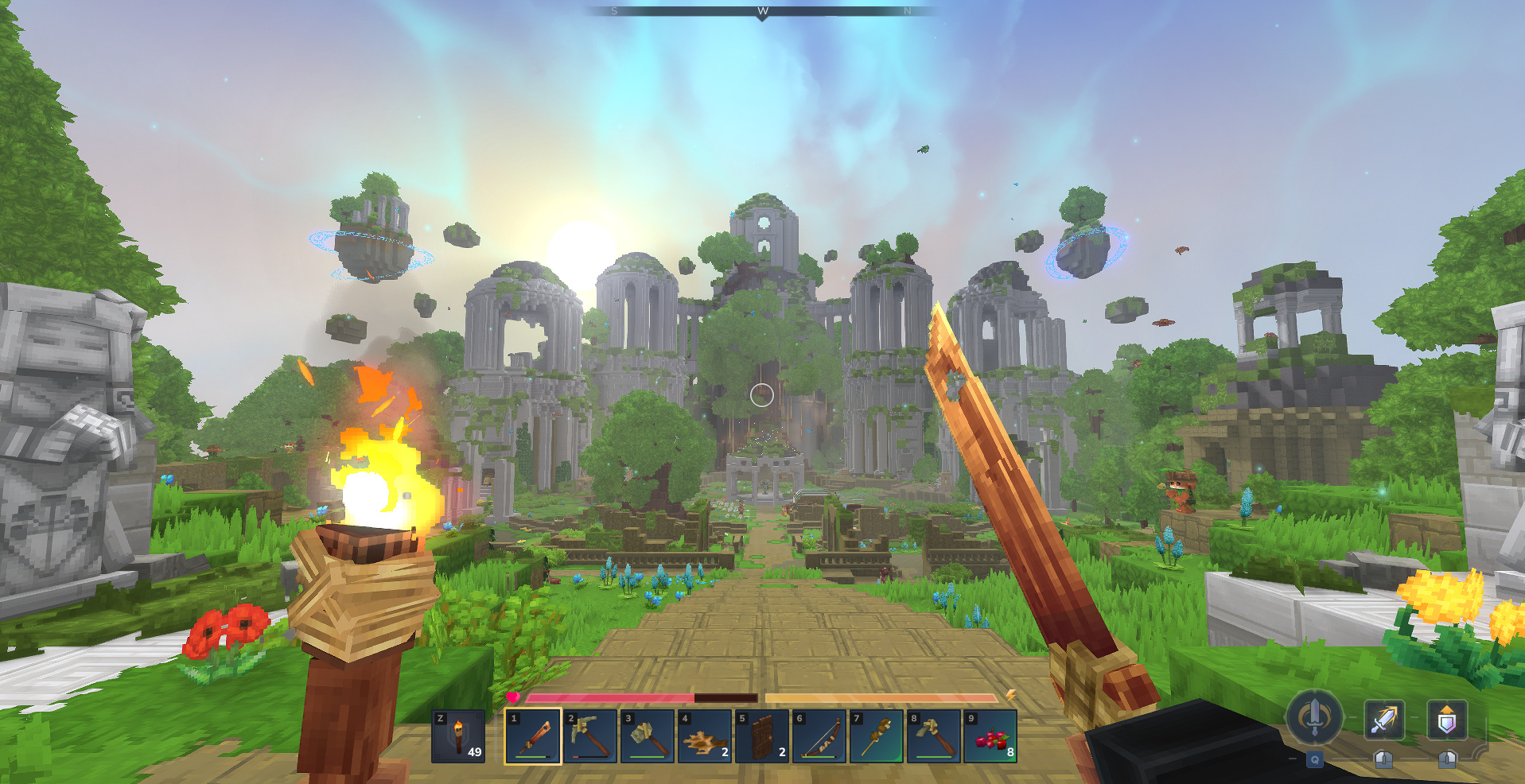This screenshot has width=1525, height=784.
Task: Choose the stone hatchet in slot 3
Action: click(x=647, y=736)
